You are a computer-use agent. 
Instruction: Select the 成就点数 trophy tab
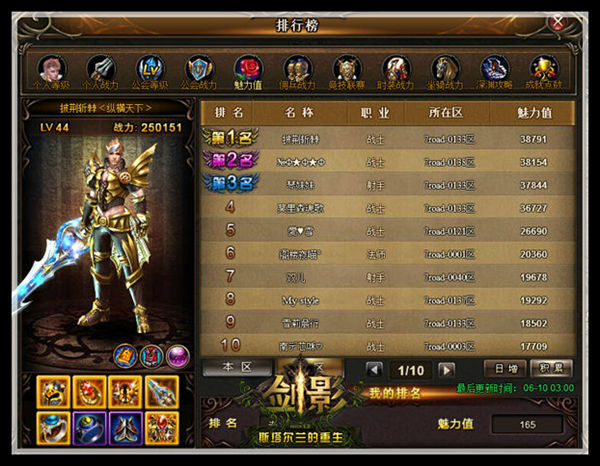tap(544, 70)
